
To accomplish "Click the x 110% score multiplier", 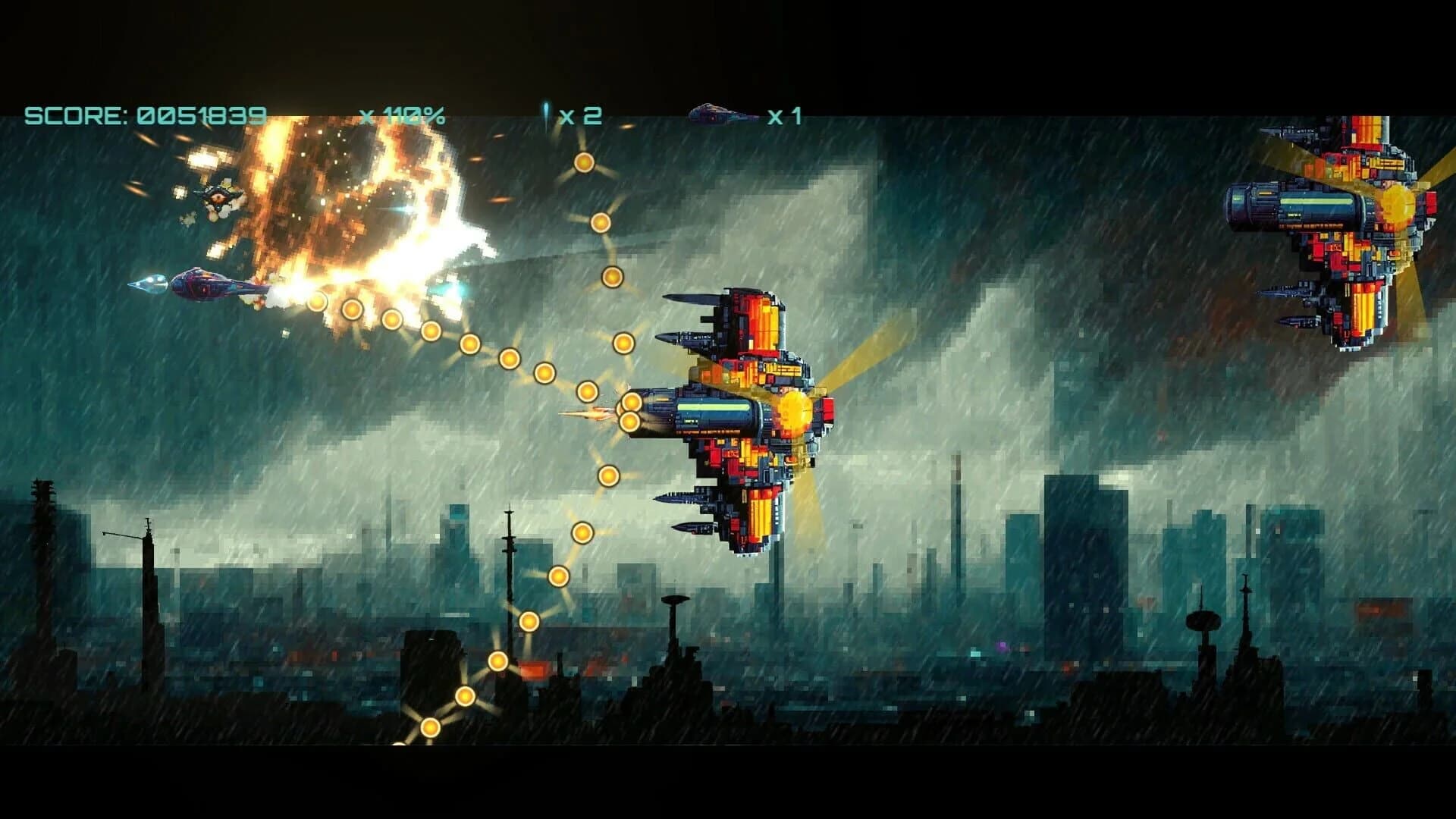I will point(403,115).
